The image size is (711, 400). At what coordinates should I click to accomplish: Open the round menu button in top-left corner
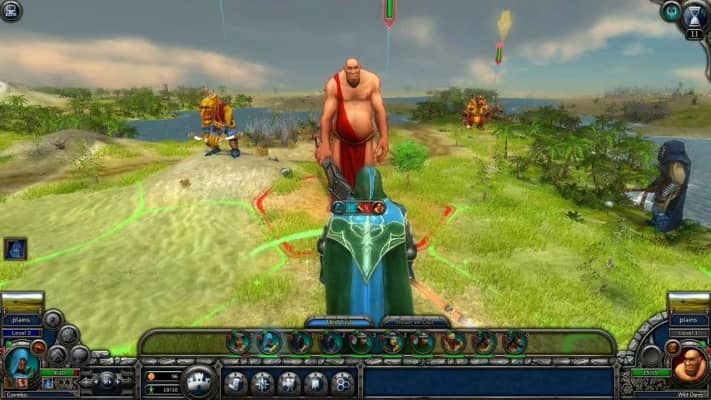11,10
